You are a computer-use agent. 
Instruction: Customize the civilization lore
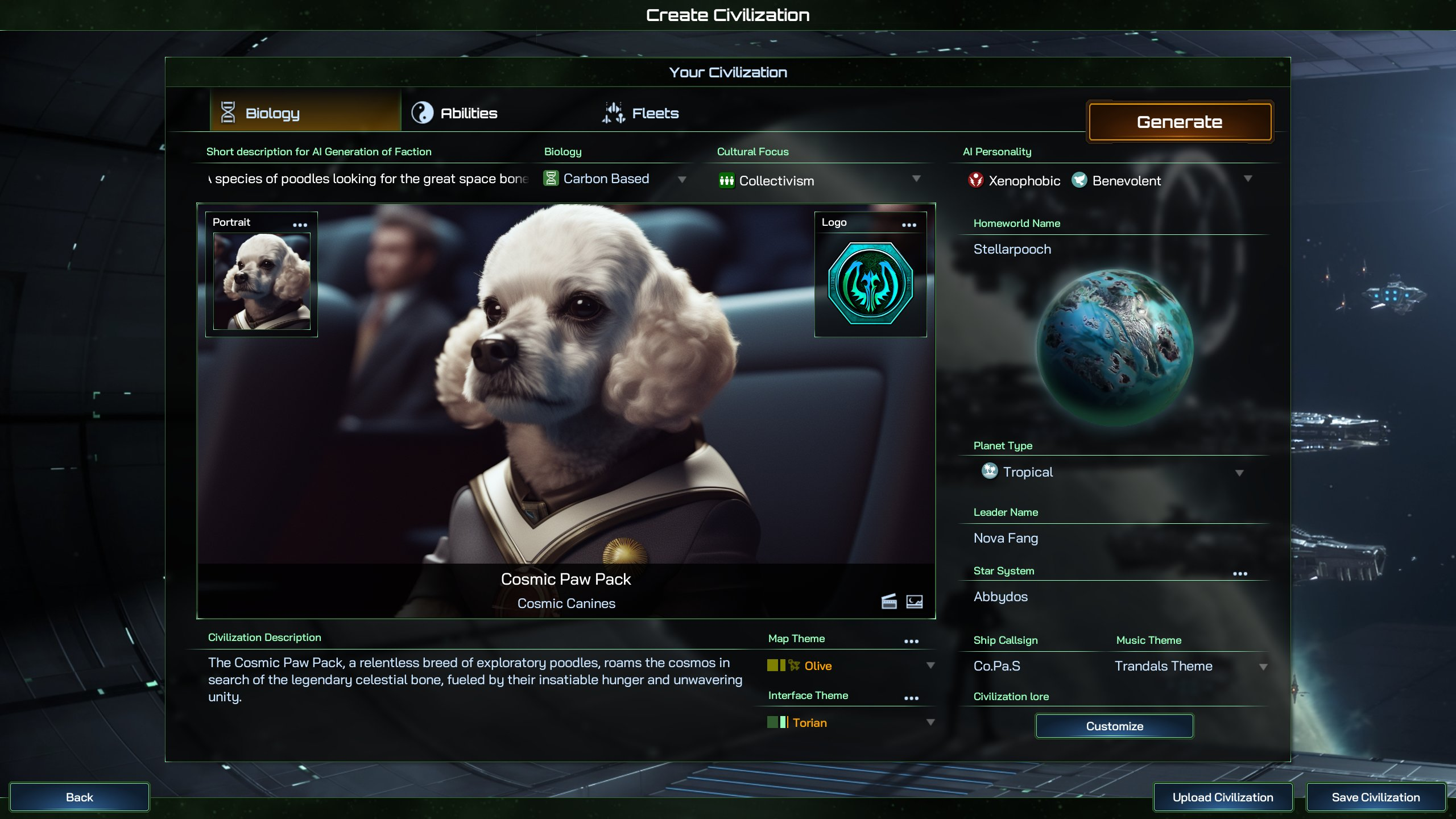point(1114,726)
